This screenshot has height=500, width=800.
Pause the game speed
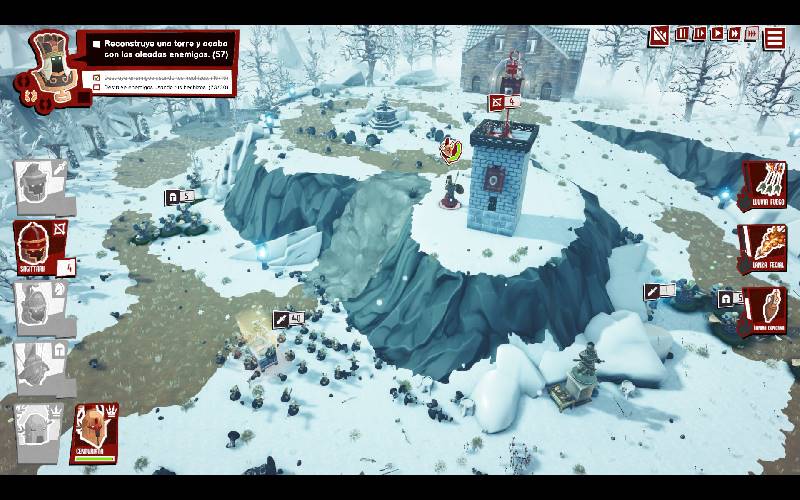(x=682, y=34)
